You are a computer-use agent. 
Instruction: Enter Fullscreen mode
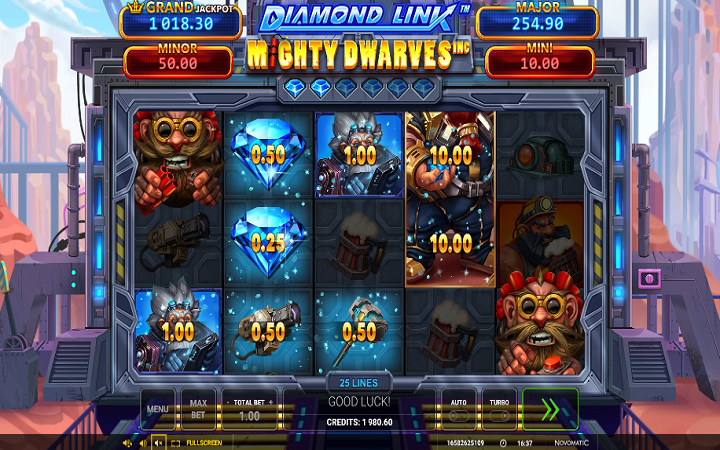198,442
